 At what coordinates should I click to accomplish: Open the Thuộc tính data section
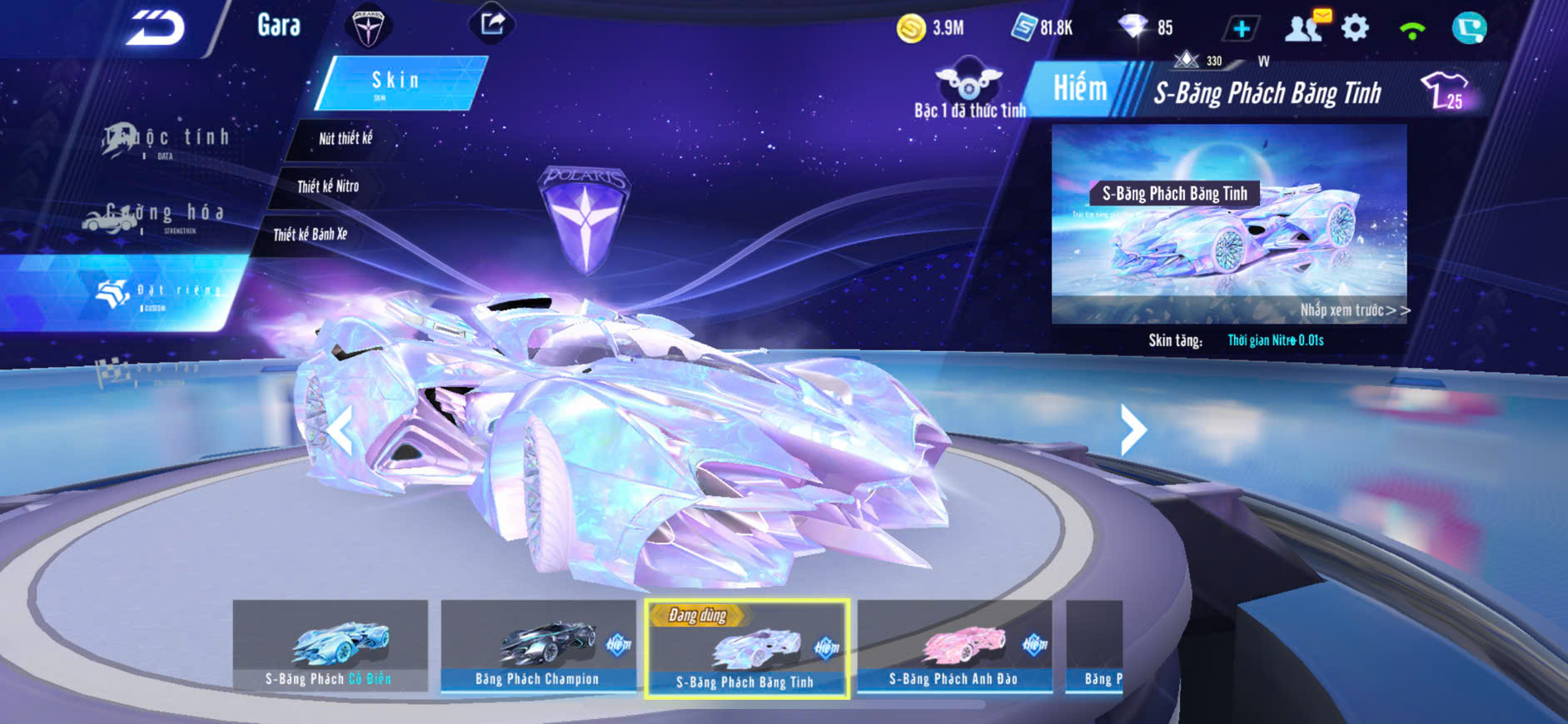pyautogui.click(x=167, y=140)
